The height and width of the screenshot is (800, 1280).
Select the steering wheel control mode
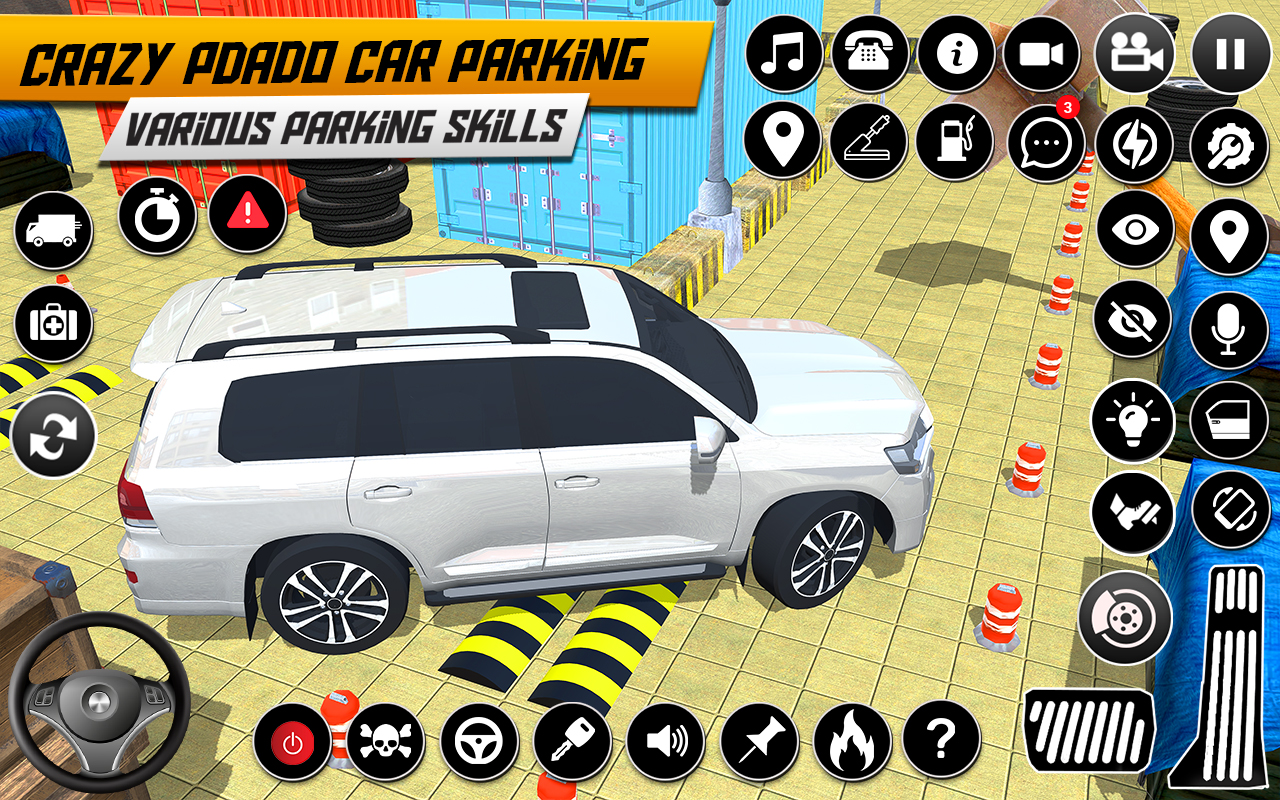(x=478, y=740)
